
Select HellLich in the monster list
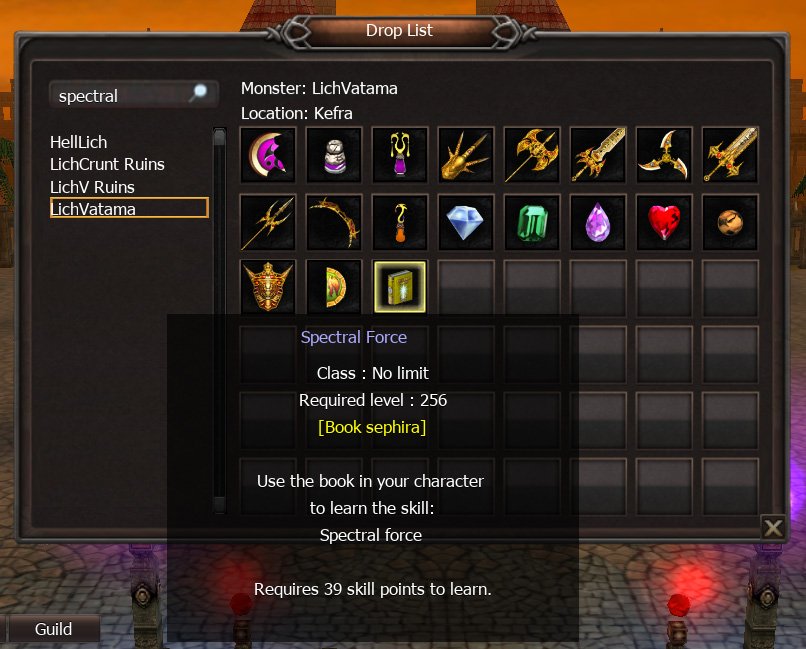coord(79,142)
